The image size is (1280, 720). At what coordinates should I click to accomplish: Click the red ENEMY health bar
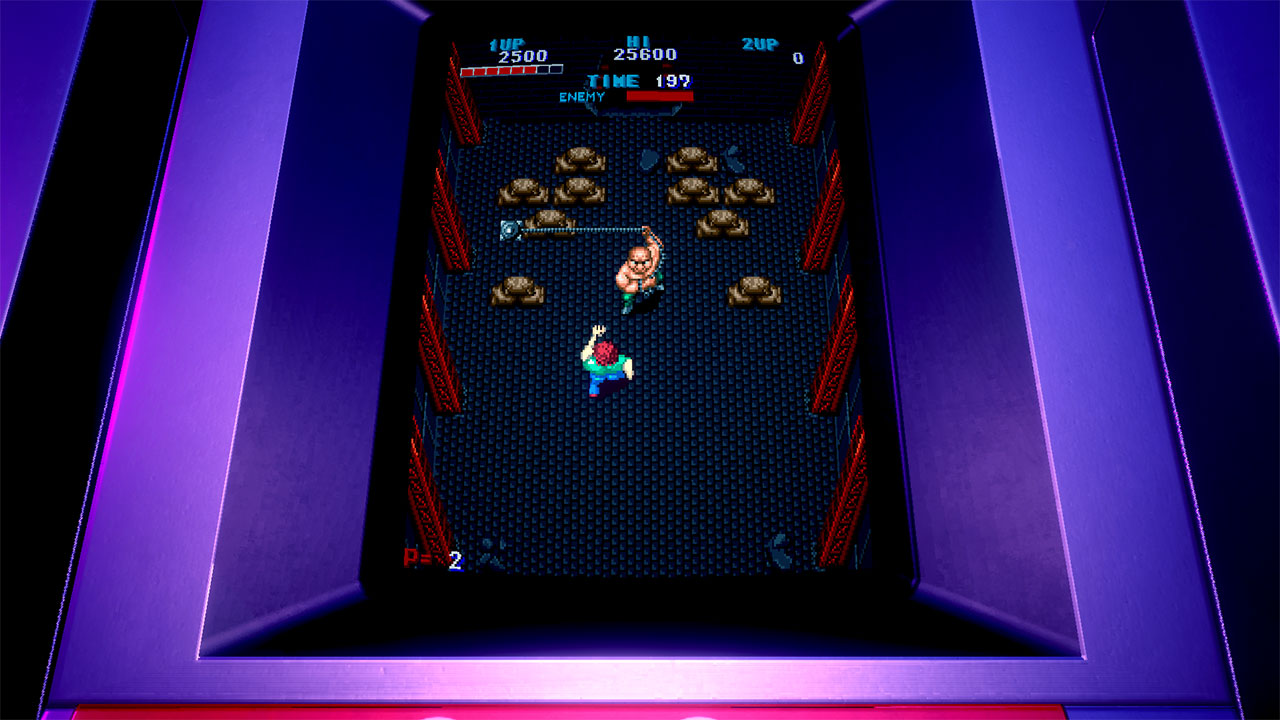(660, 97)
